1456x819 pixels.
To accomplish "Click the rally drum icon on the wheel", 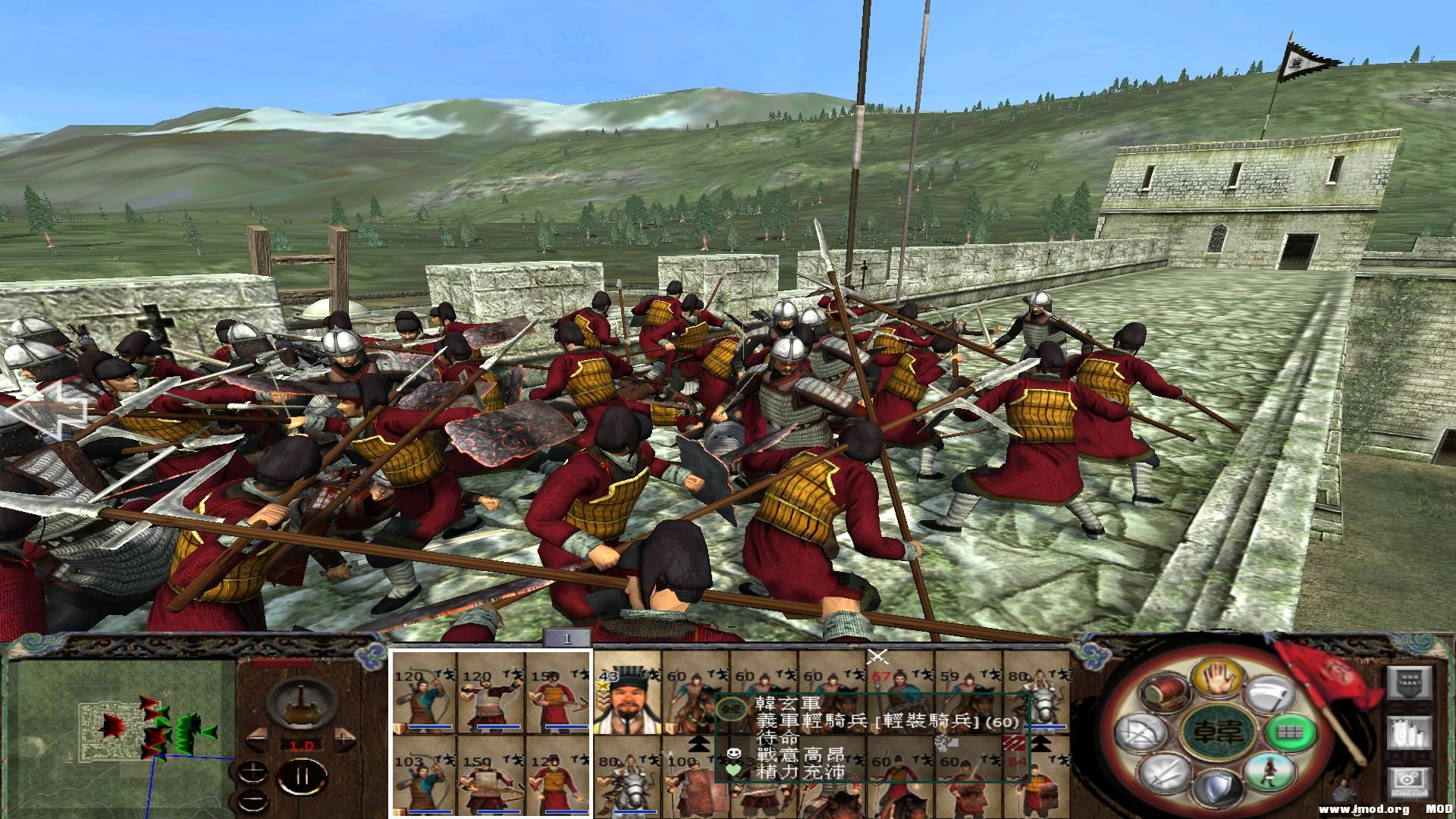I will (1164, 692).
